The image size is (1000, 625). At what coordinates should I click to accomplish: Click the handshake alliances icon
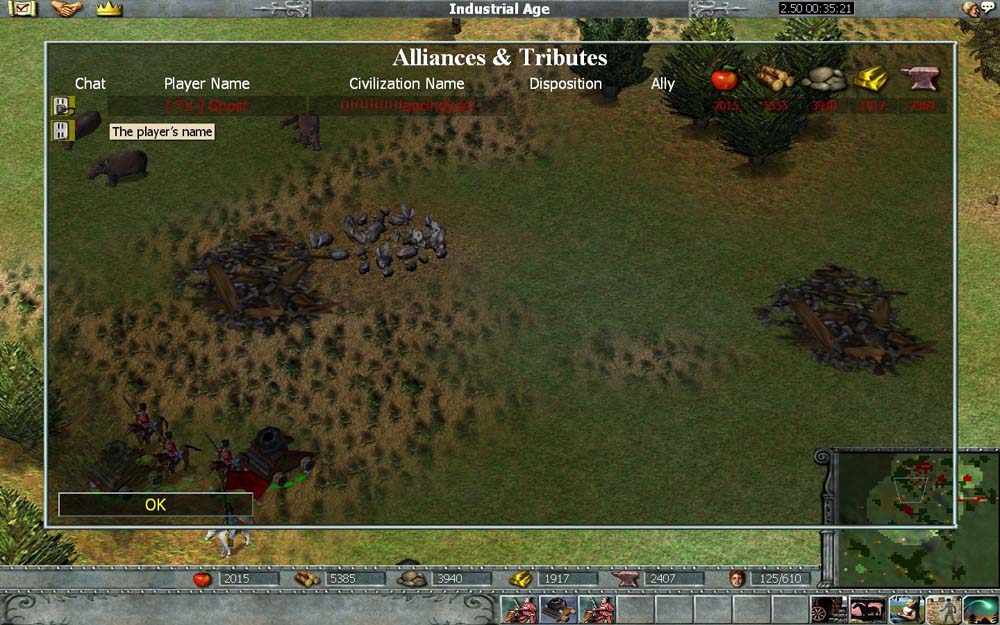(x=66, y=9)
